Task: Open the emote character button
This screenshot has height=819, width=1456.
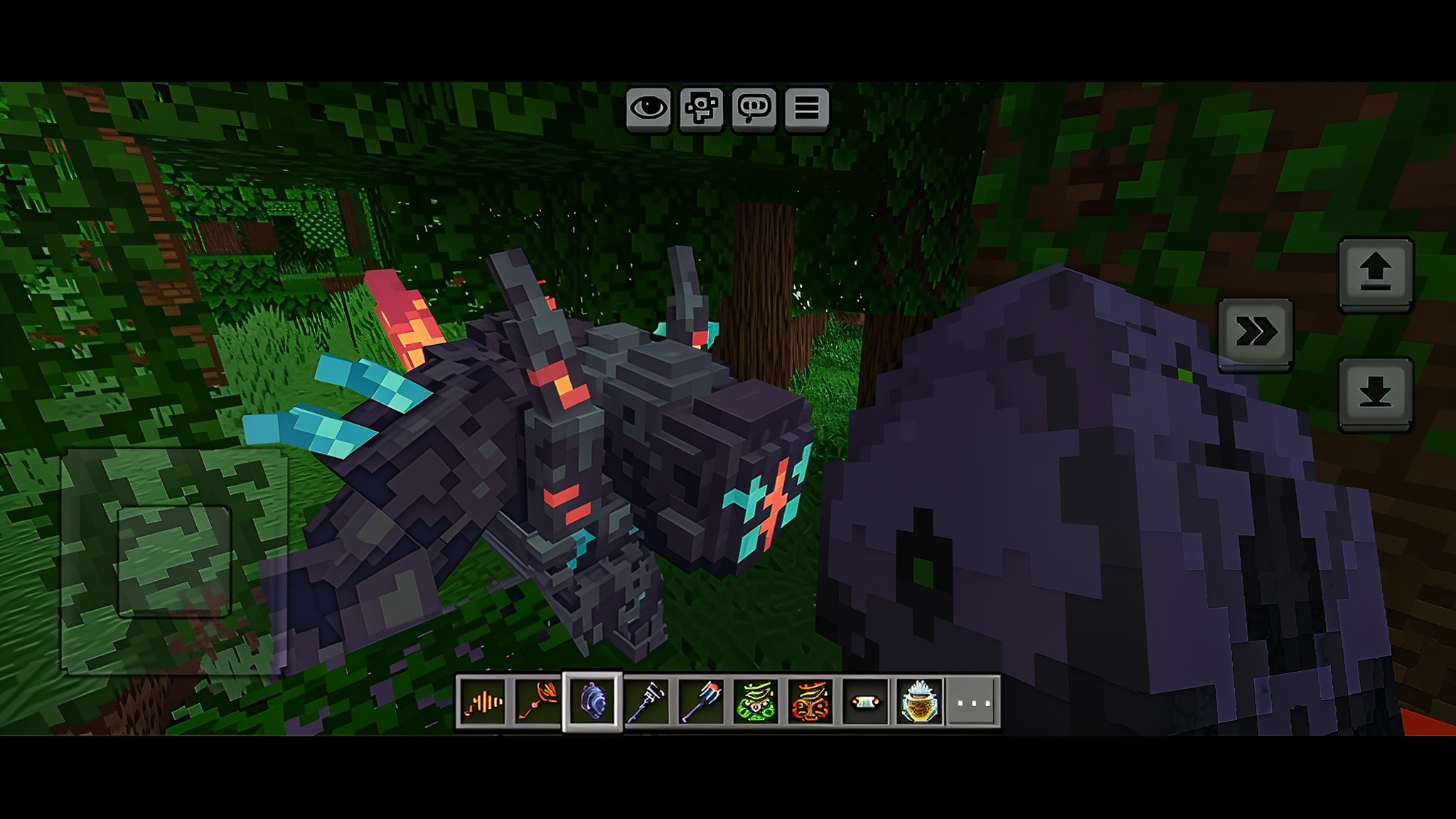Action: [x=701, y=109]
